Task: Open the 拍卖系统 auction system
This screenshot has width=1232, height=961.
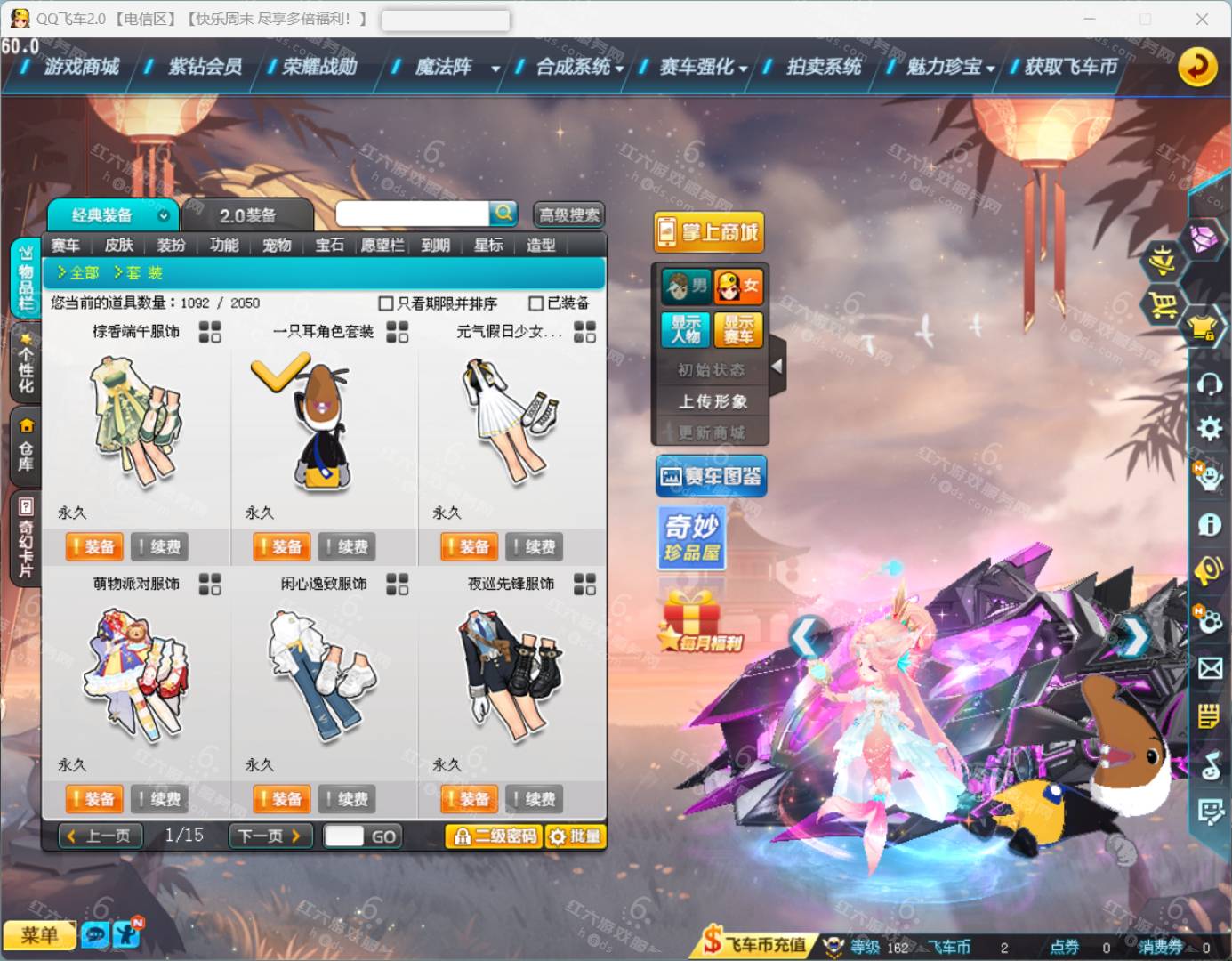Action: 824,67
